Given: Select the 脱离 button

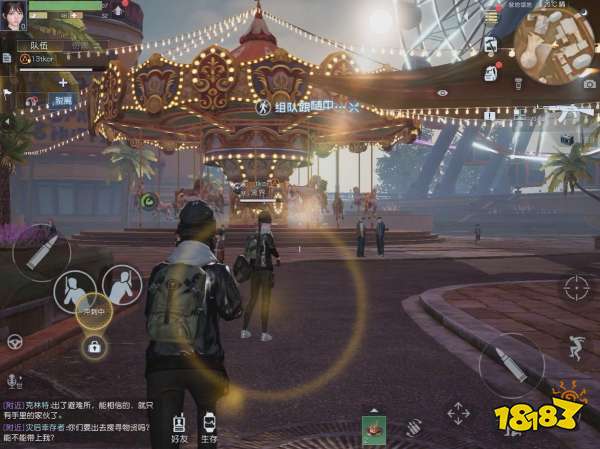Looking at the screenshot, I should (x=62, y=101).
